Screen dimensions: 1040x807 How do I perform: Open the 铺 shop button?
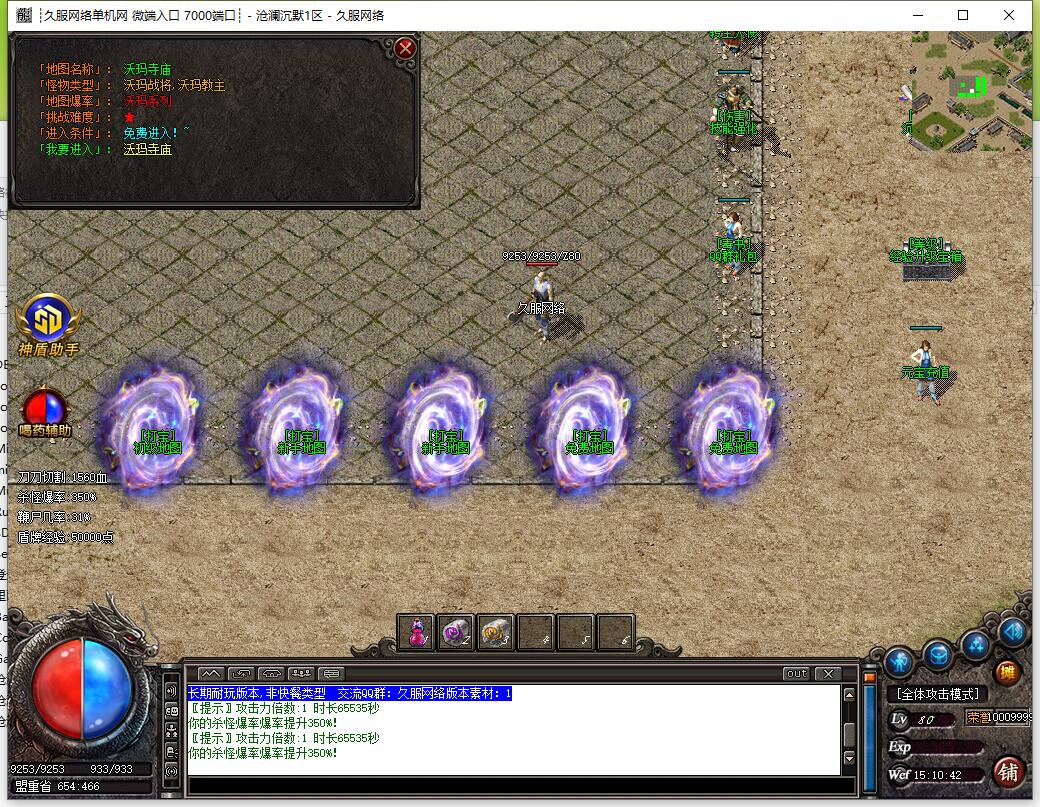coord(1008,772)
